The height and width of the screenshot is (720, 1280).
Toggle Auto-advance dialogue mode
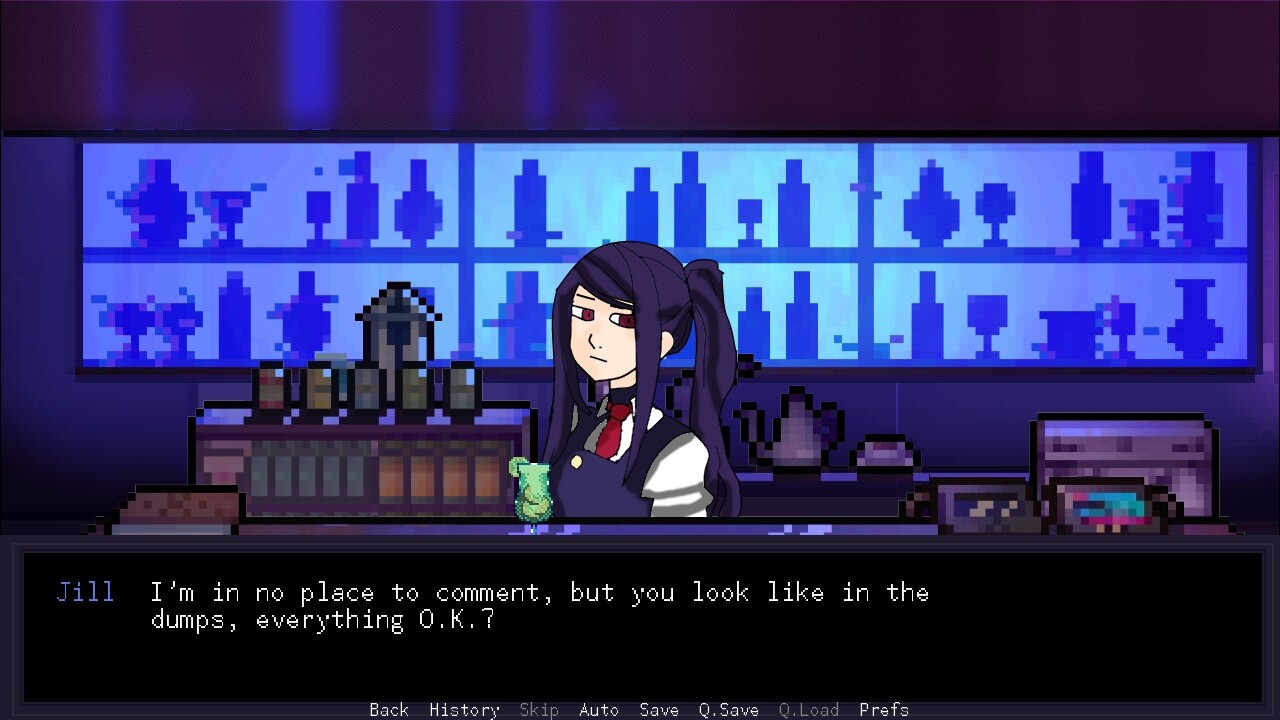pyautogui.click(x=598, y=710)
